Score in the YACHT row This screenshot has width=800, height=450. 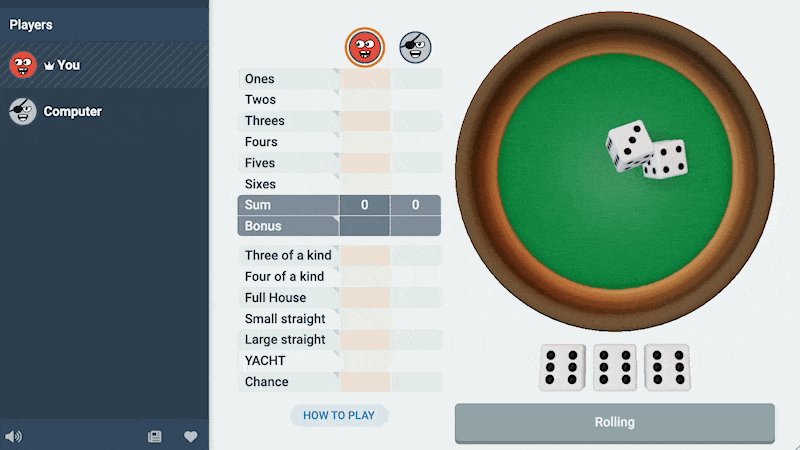tap(364, 361)
